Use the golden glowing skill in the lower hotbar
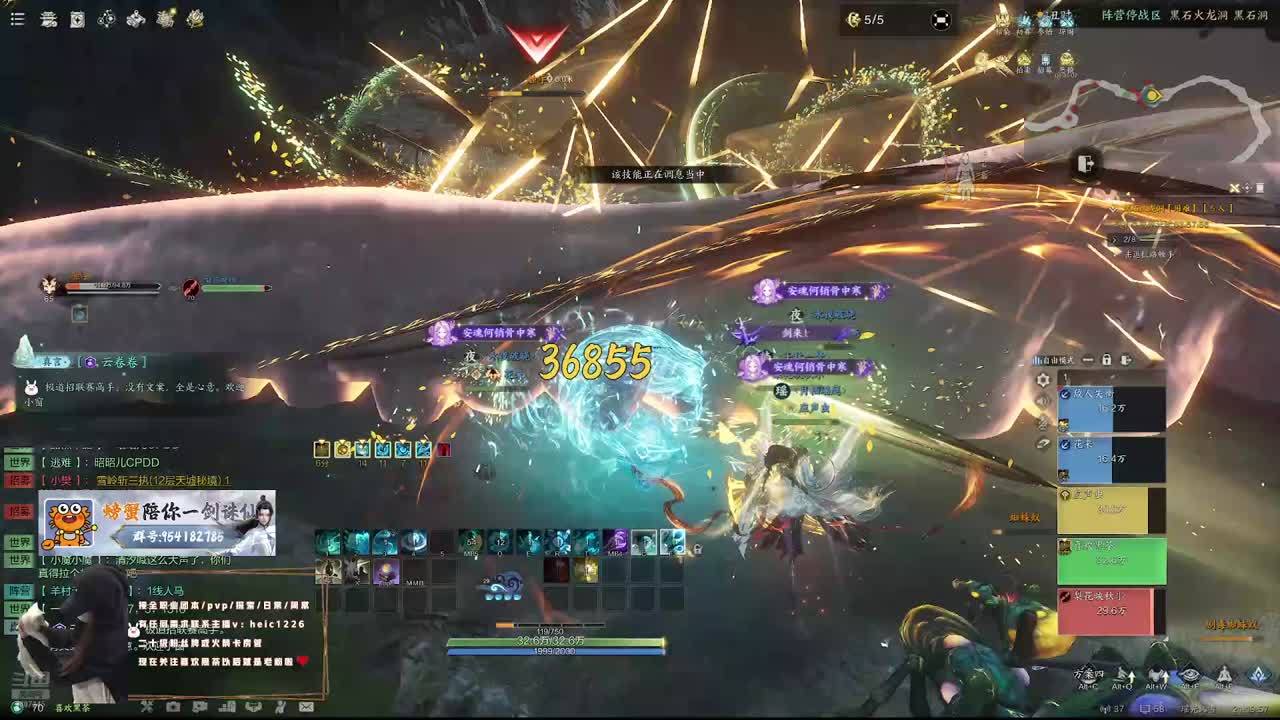The height and width of the screenshot is (720, 1280). pos(585,571)
